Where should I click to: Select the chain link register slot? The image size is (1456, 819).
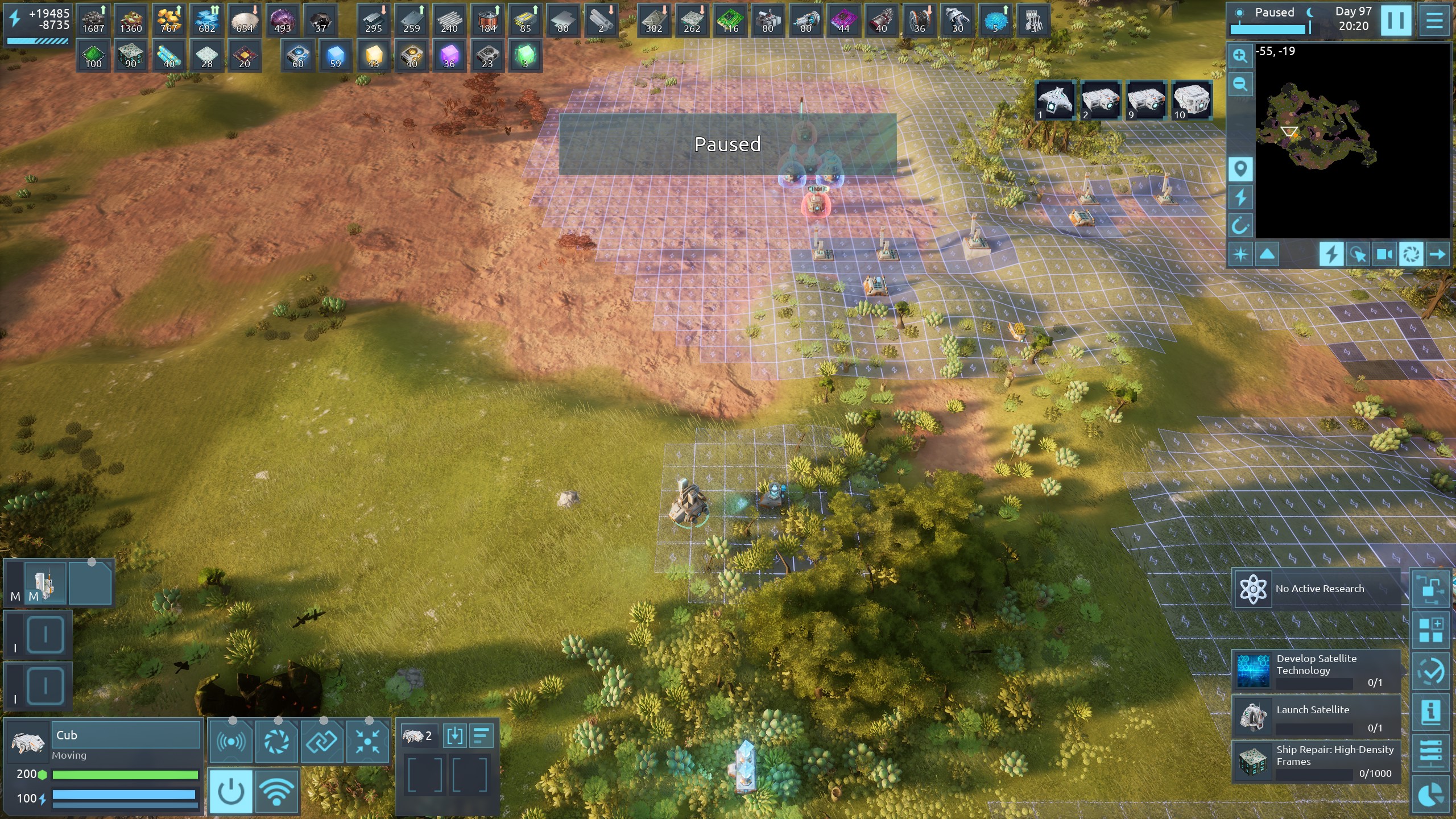pyautogui.click(x=322, y=741)
